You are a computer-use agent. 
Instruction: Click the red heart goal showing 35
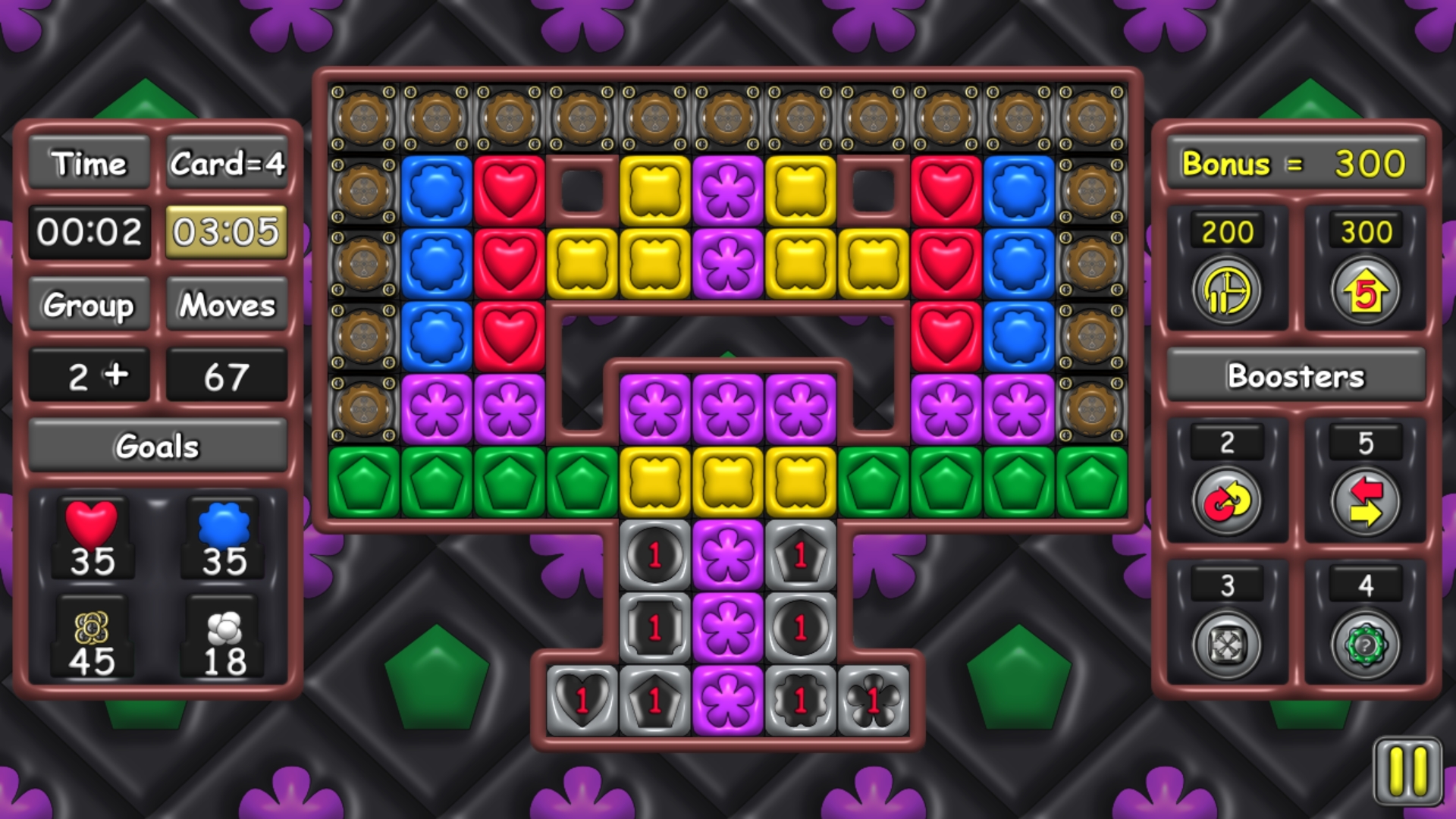tap(93, 538)
